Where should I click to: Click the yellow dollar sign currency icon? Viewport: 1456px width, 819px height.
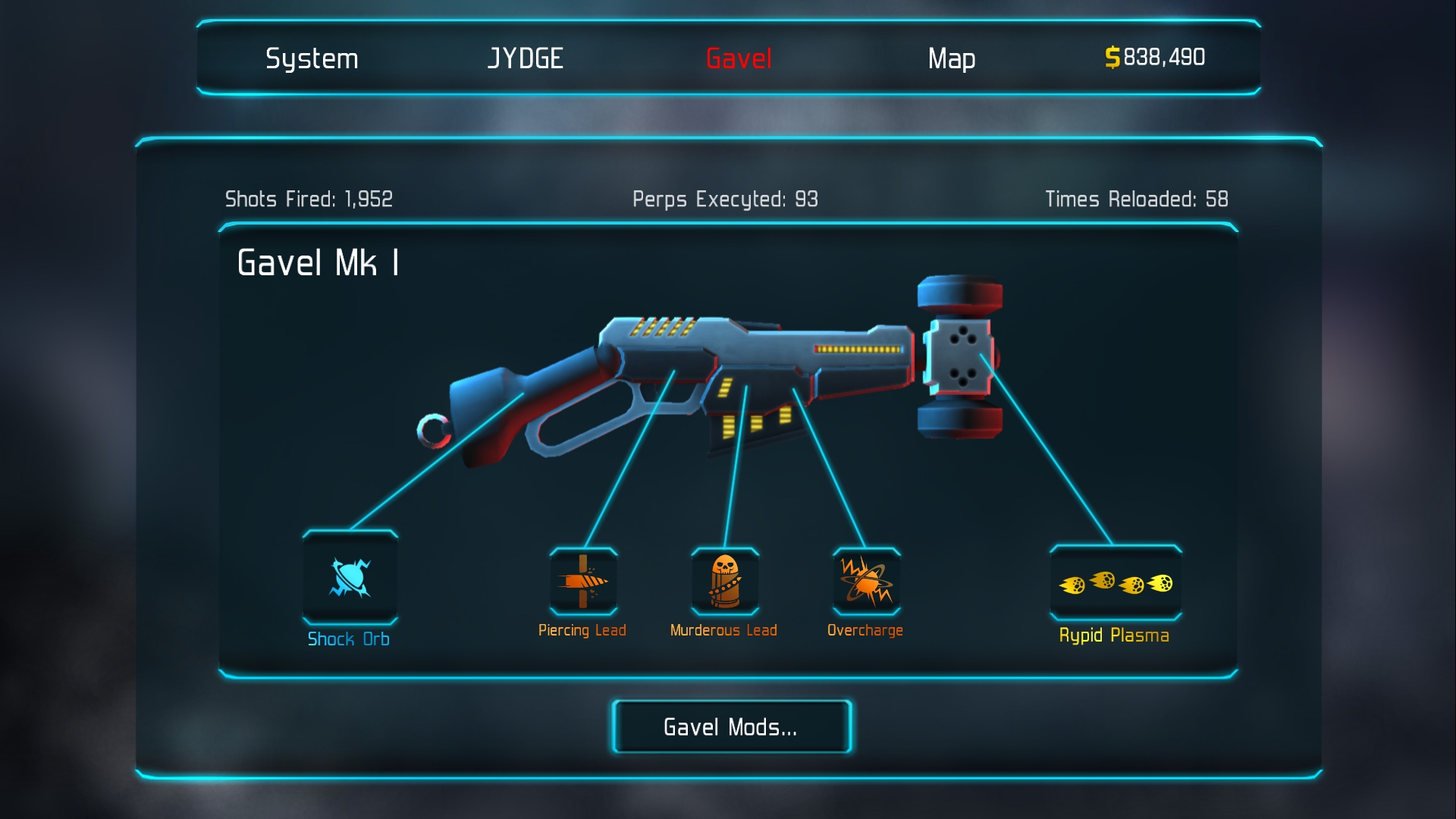pos(1112,57)
